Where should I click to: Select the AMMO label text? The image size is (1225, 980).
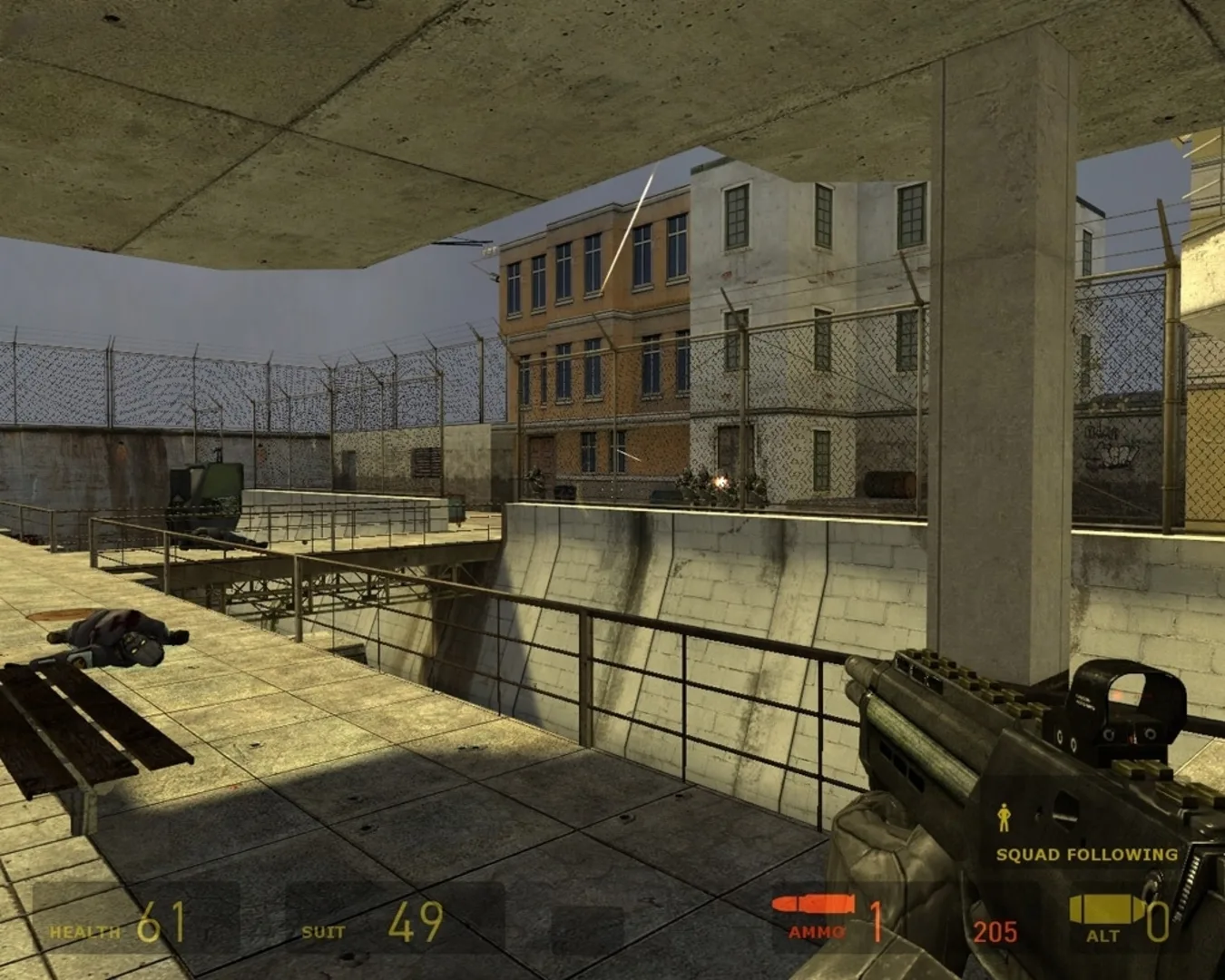(x=815, y=931)
